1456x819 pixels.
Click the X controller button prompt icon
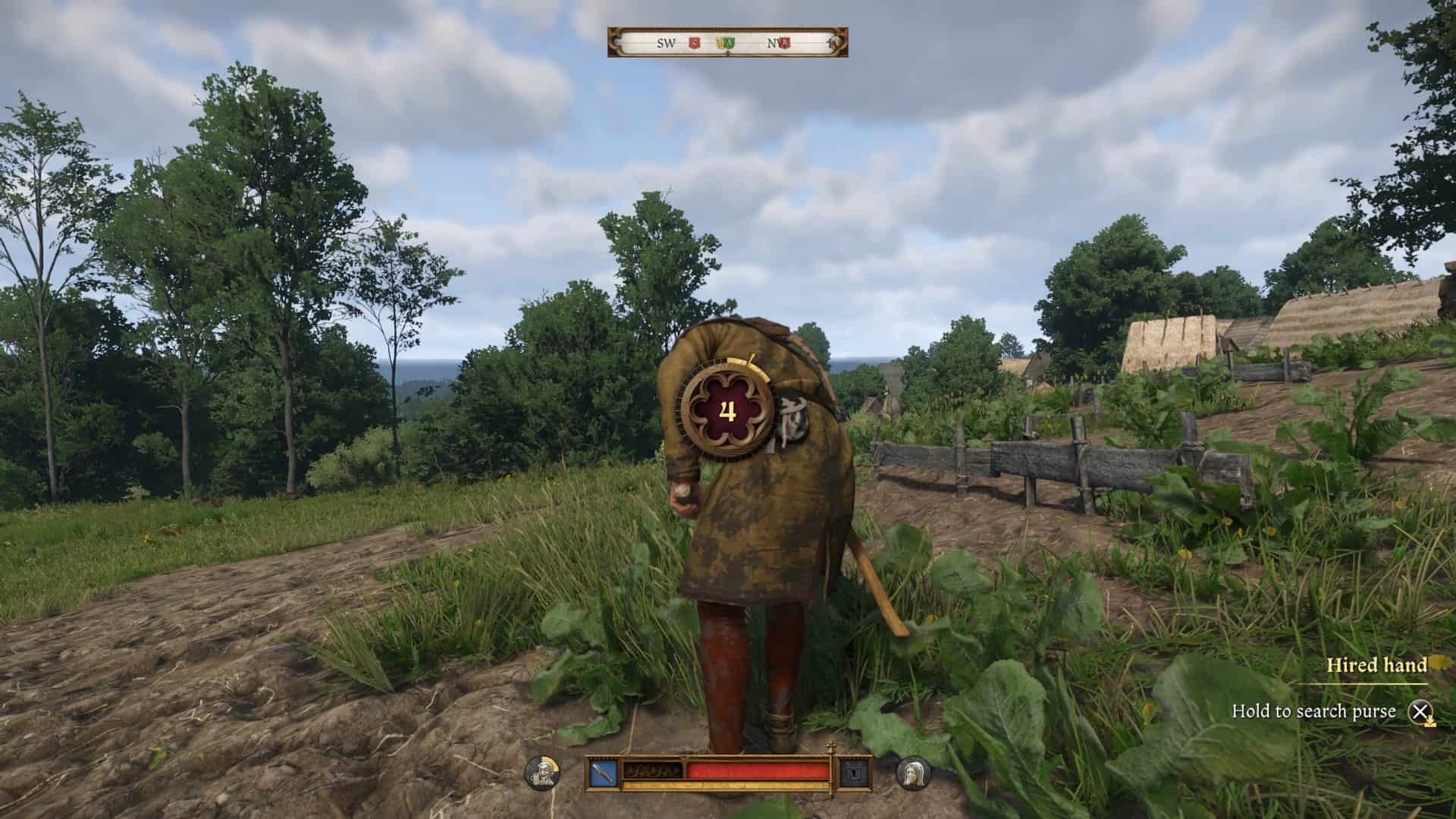tap(1422, 713)
